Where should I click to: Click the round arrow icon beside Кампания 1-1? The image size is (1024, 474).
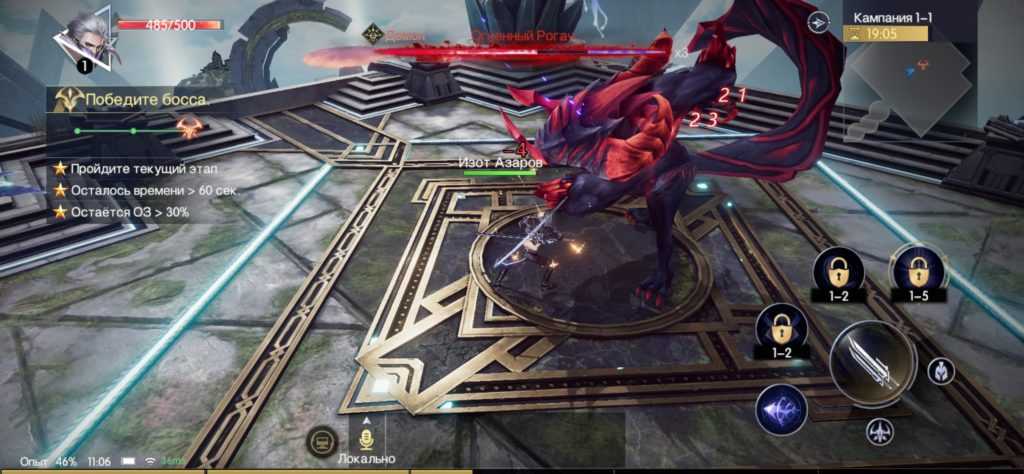[x=818, y=22]
